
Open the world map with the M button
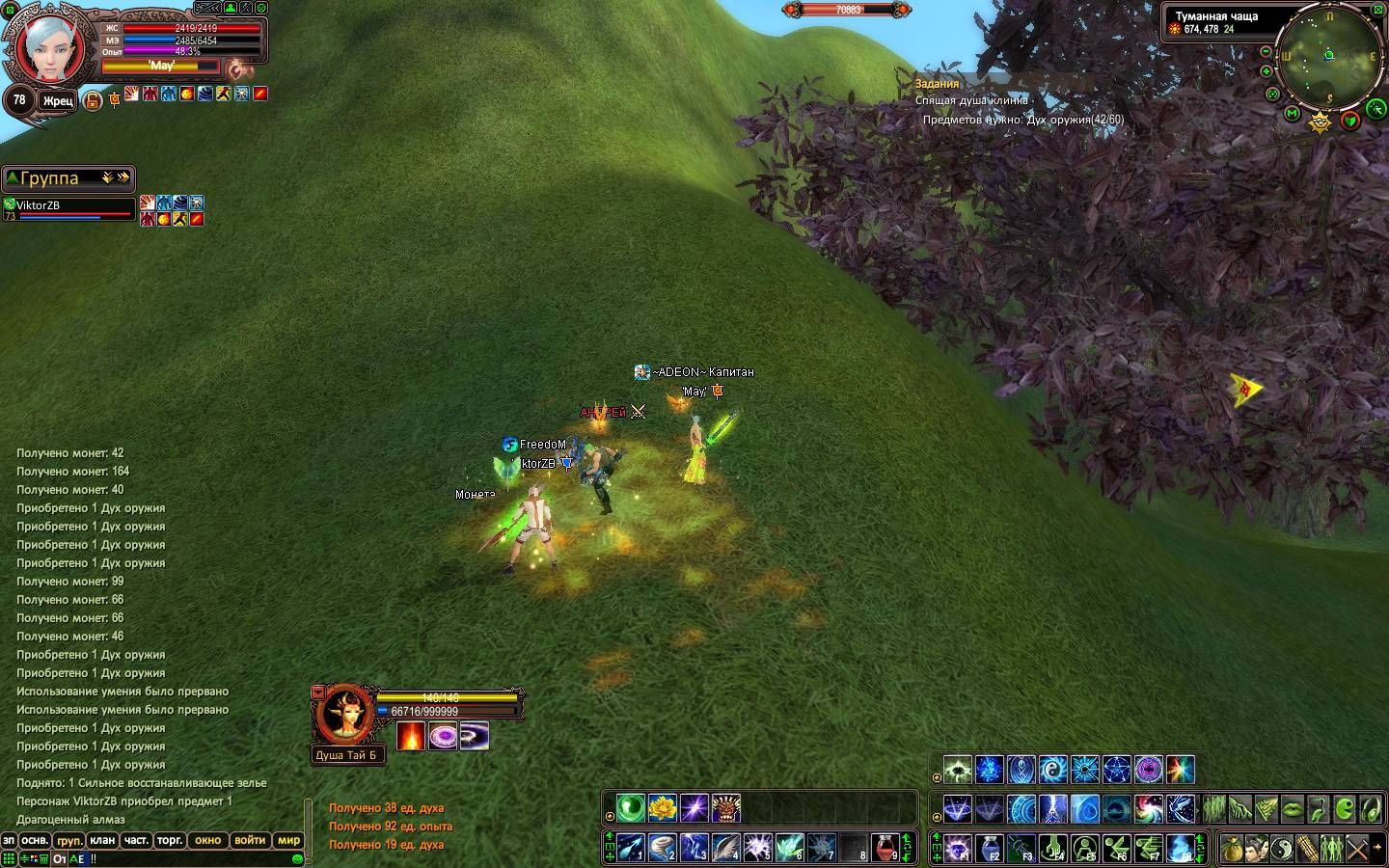(1293, 114)
